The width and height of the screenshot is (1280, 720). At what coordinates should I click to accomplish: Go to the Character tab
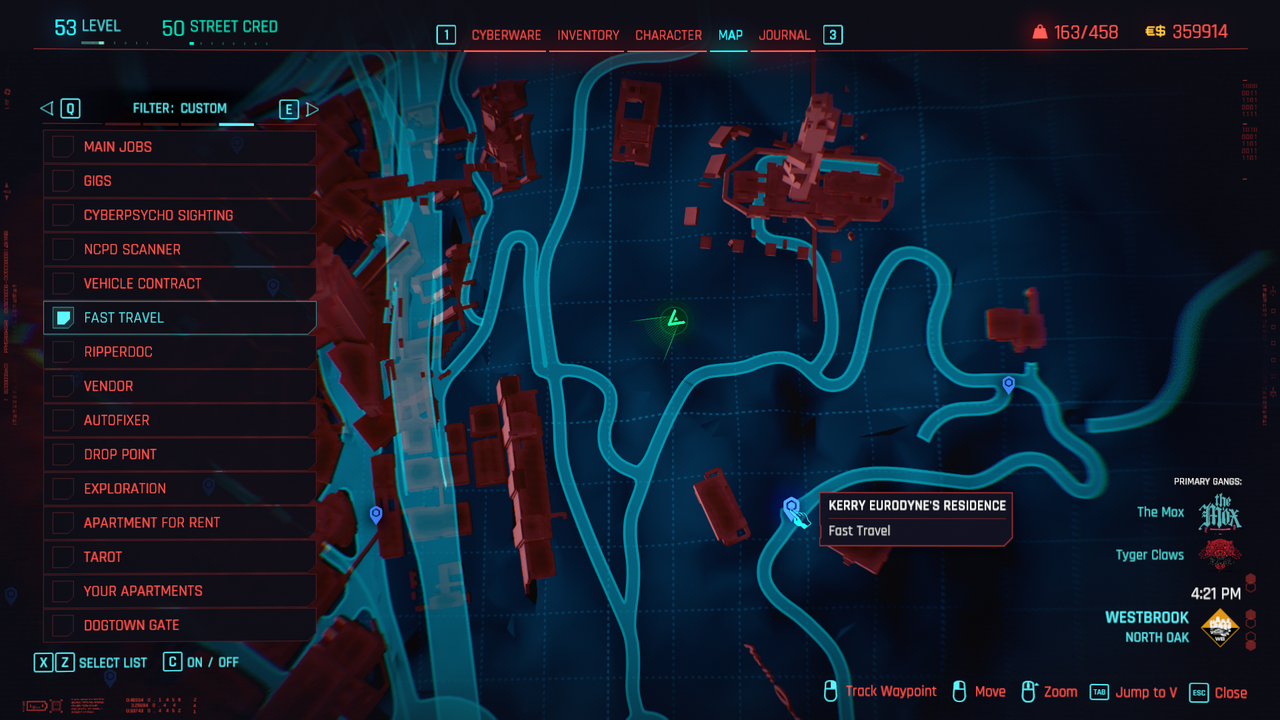[x=668, y=35]
